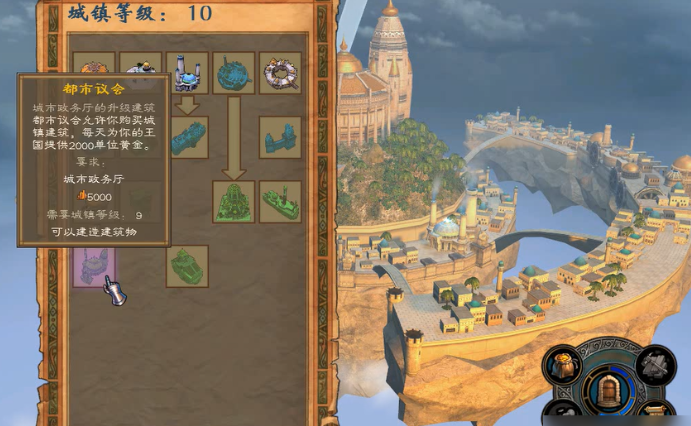
Task: Select the teal bridge-shaped building tile
Action: pos(280,137)
